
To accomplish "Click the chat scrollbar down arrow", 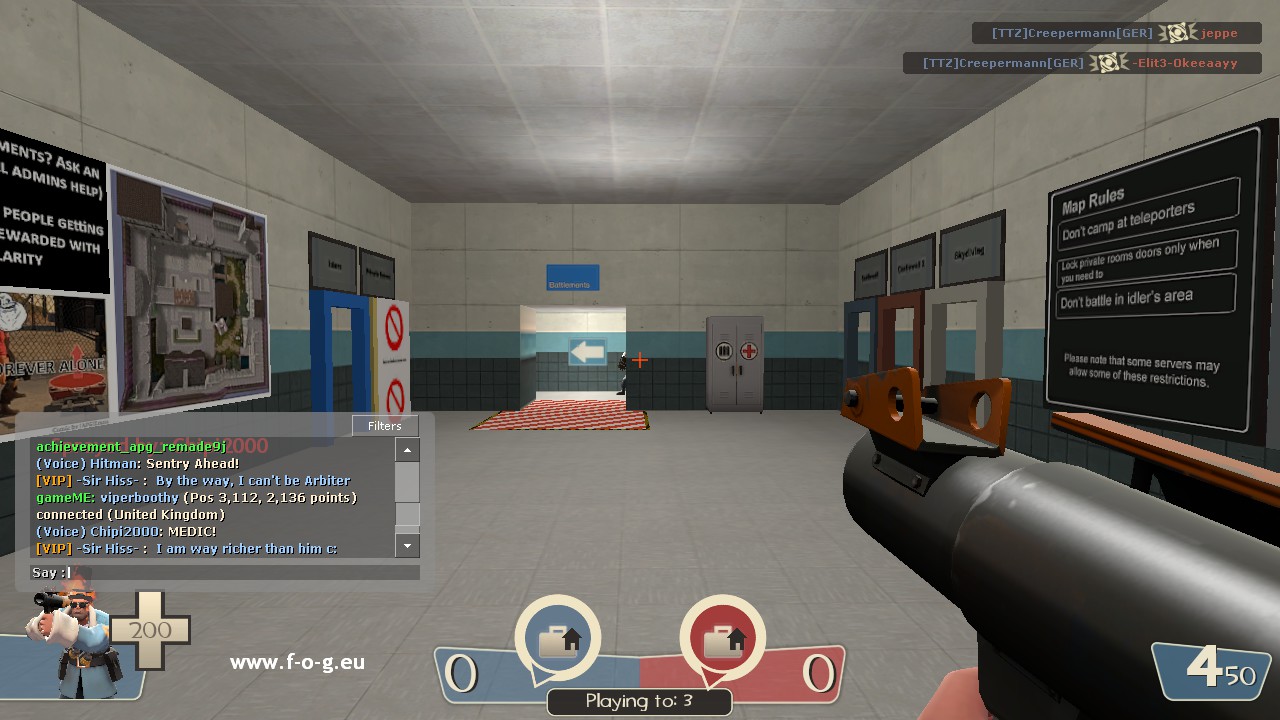I will coord(407,546).
